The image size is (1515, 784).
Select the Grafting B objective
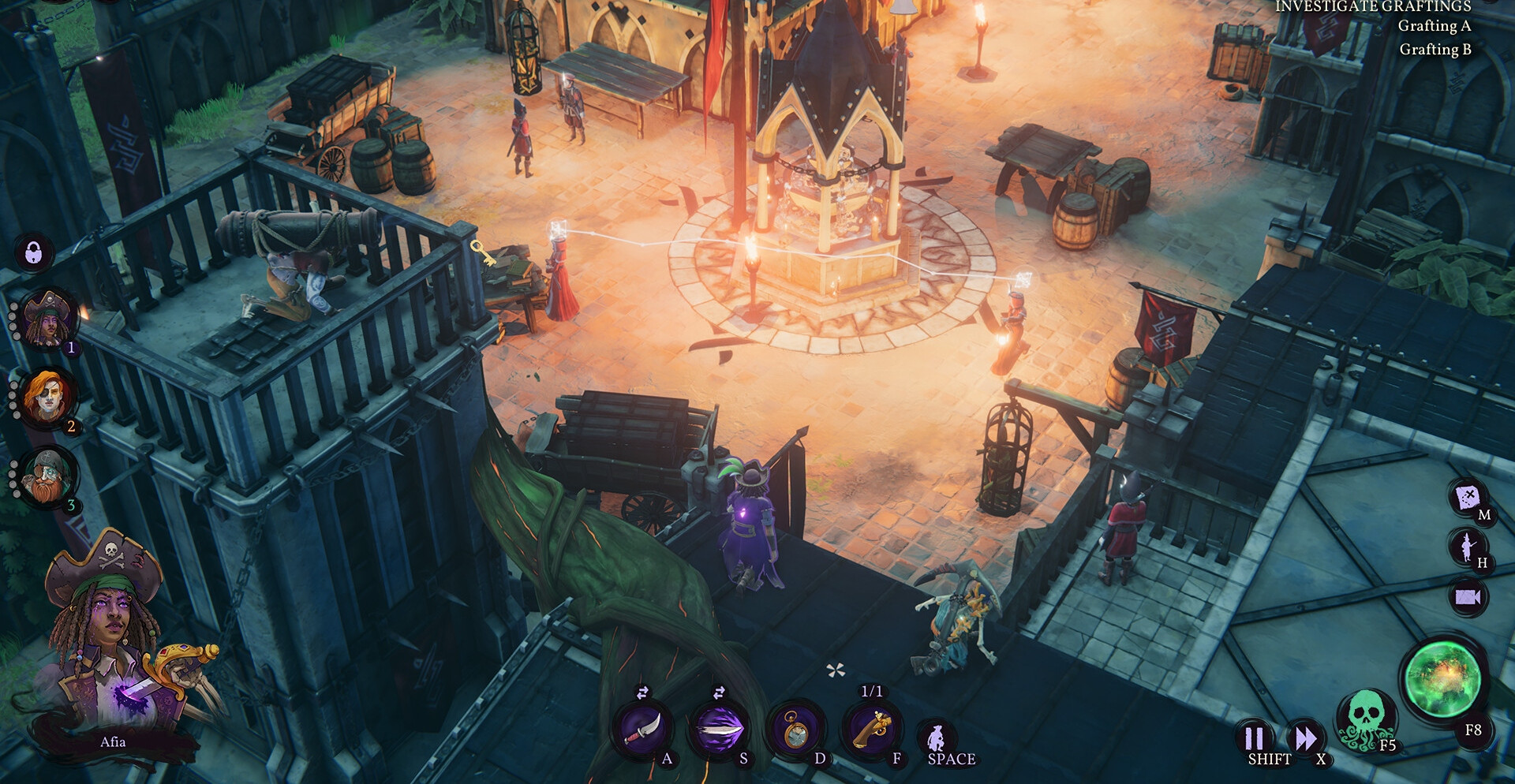[x=1435, y=50]
